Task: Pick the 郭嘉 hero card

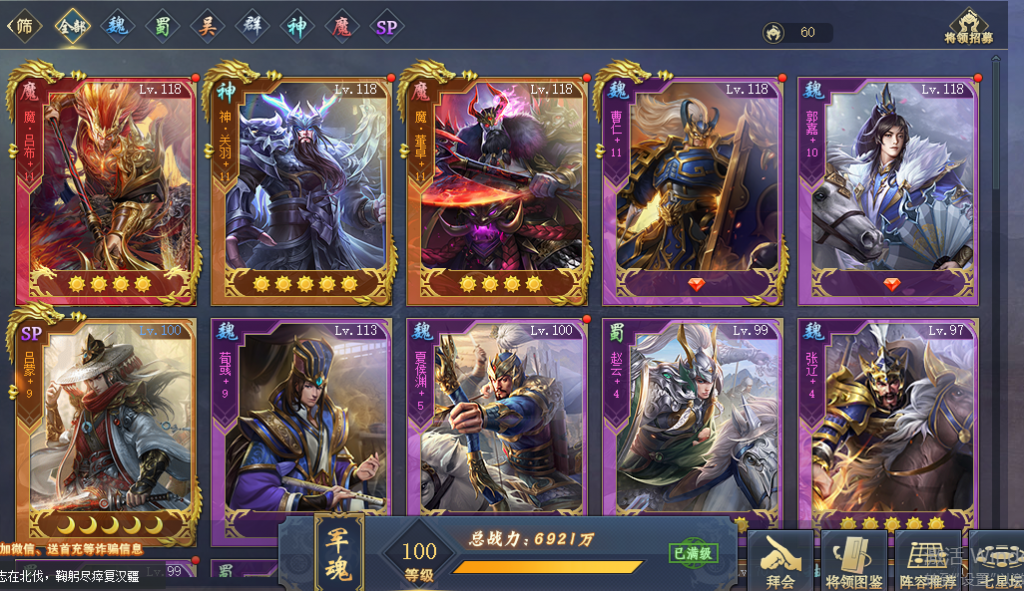Action: 888,185
